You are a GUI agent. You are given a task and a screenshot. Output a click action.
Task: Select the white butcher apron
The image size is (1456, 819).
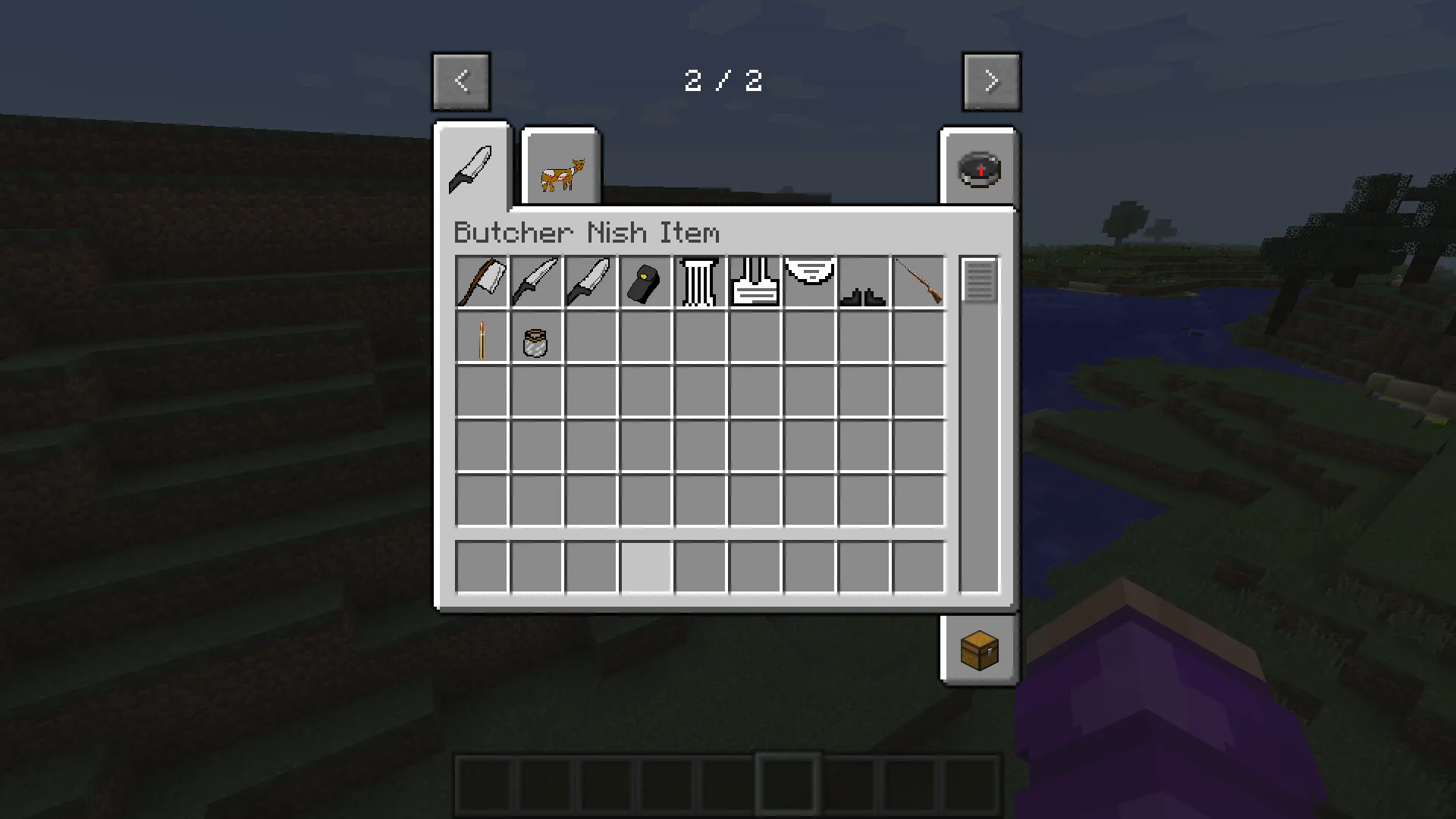tap(755, 282)
